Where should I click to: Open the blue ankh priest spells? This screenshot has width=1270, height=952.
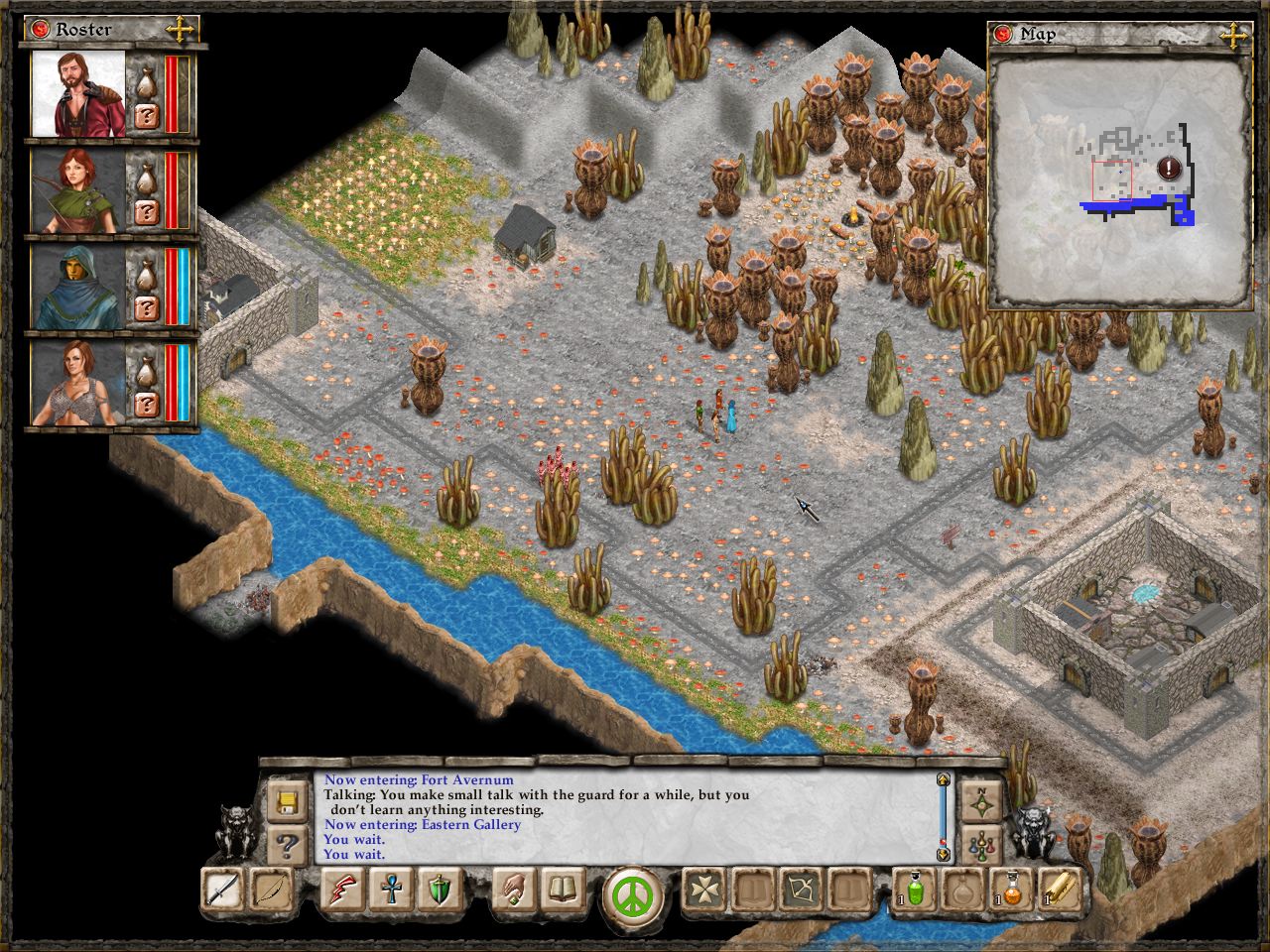(390, 890)
